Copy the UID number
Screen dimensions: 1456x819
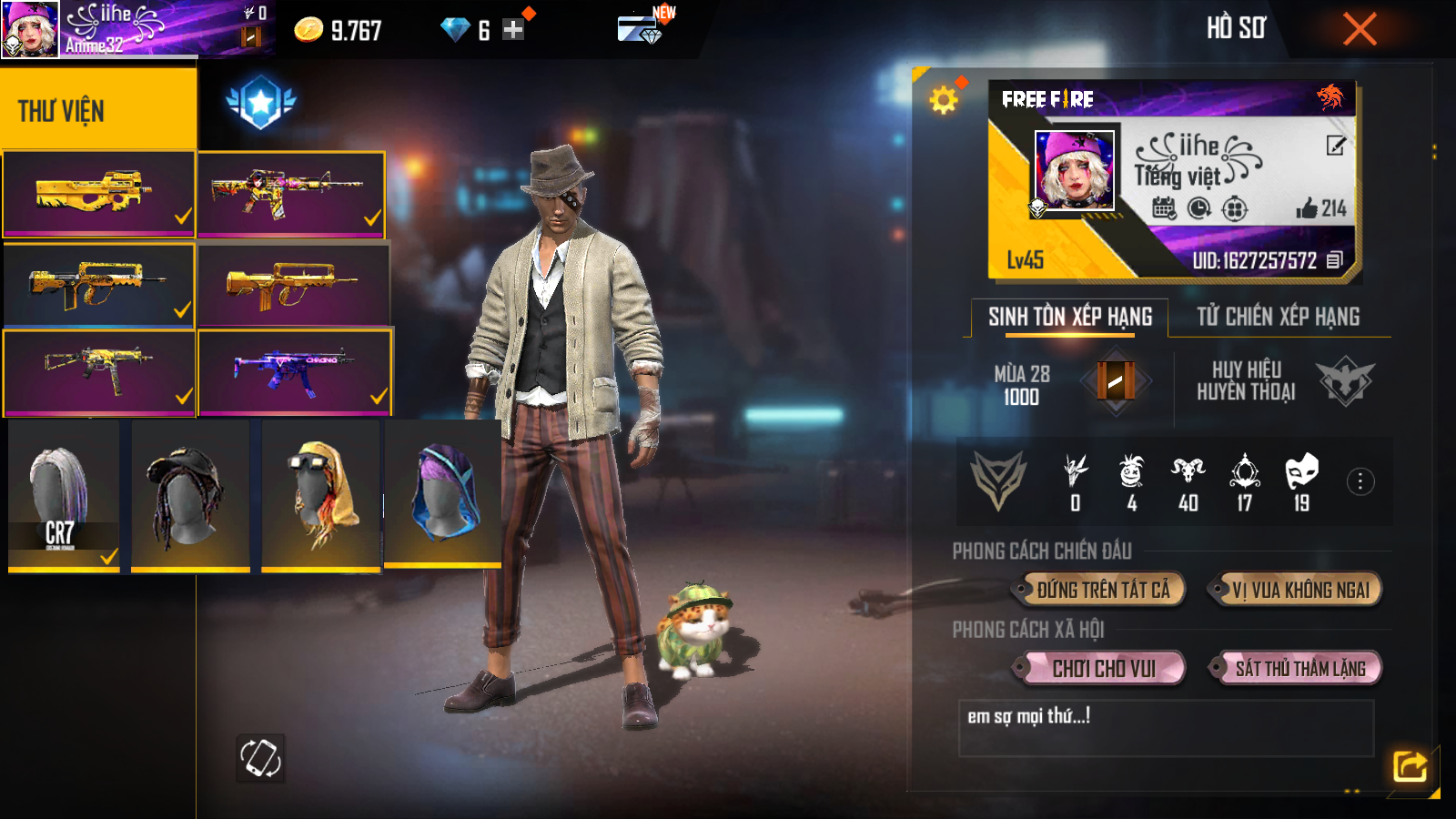tap(1335, 260)
